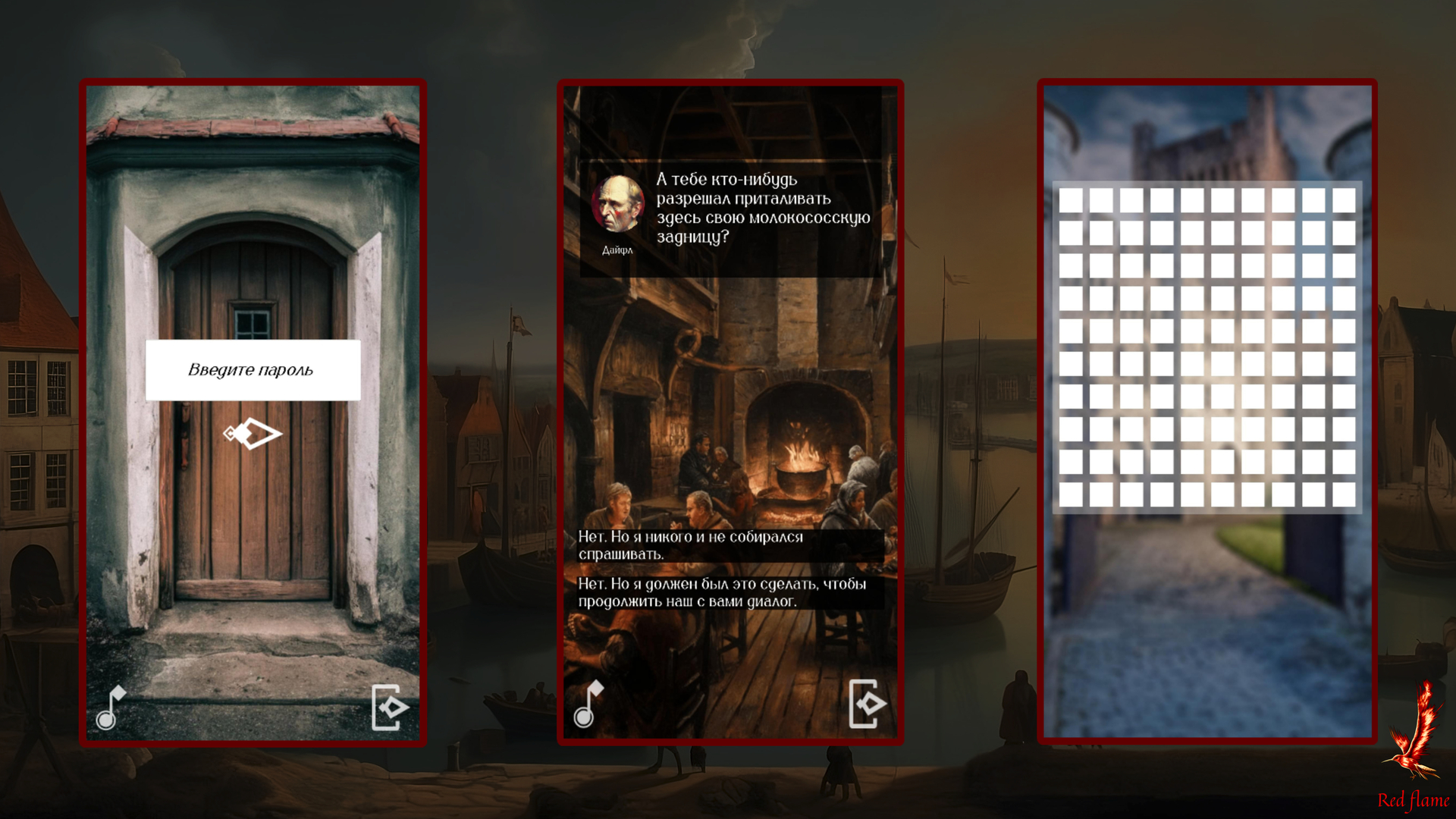The width and height of the screenshot is (1456, 819).
Task: Toggle music note icon on the door screen
Action: tap(111, 708)
